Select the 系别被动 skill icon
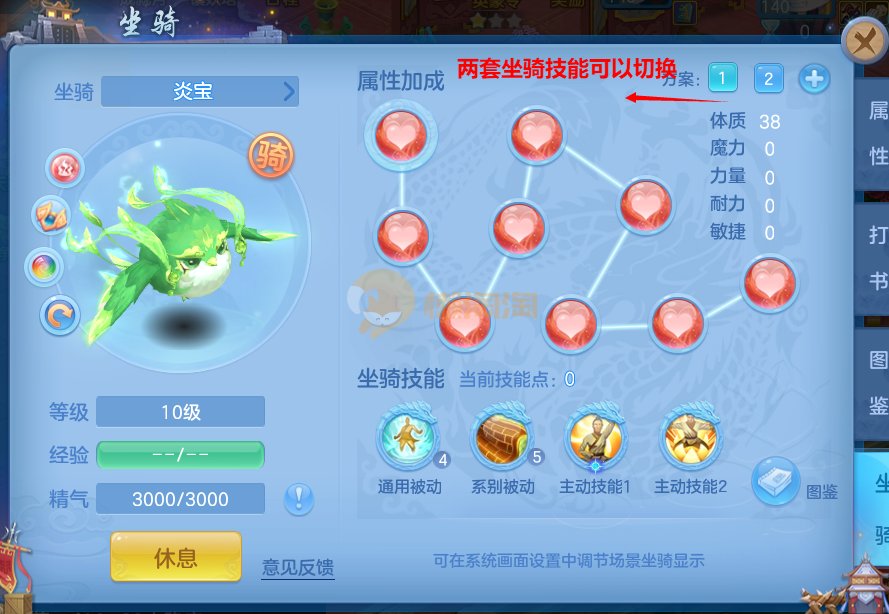This screenshot has height=614, width=889. [501, 436]
